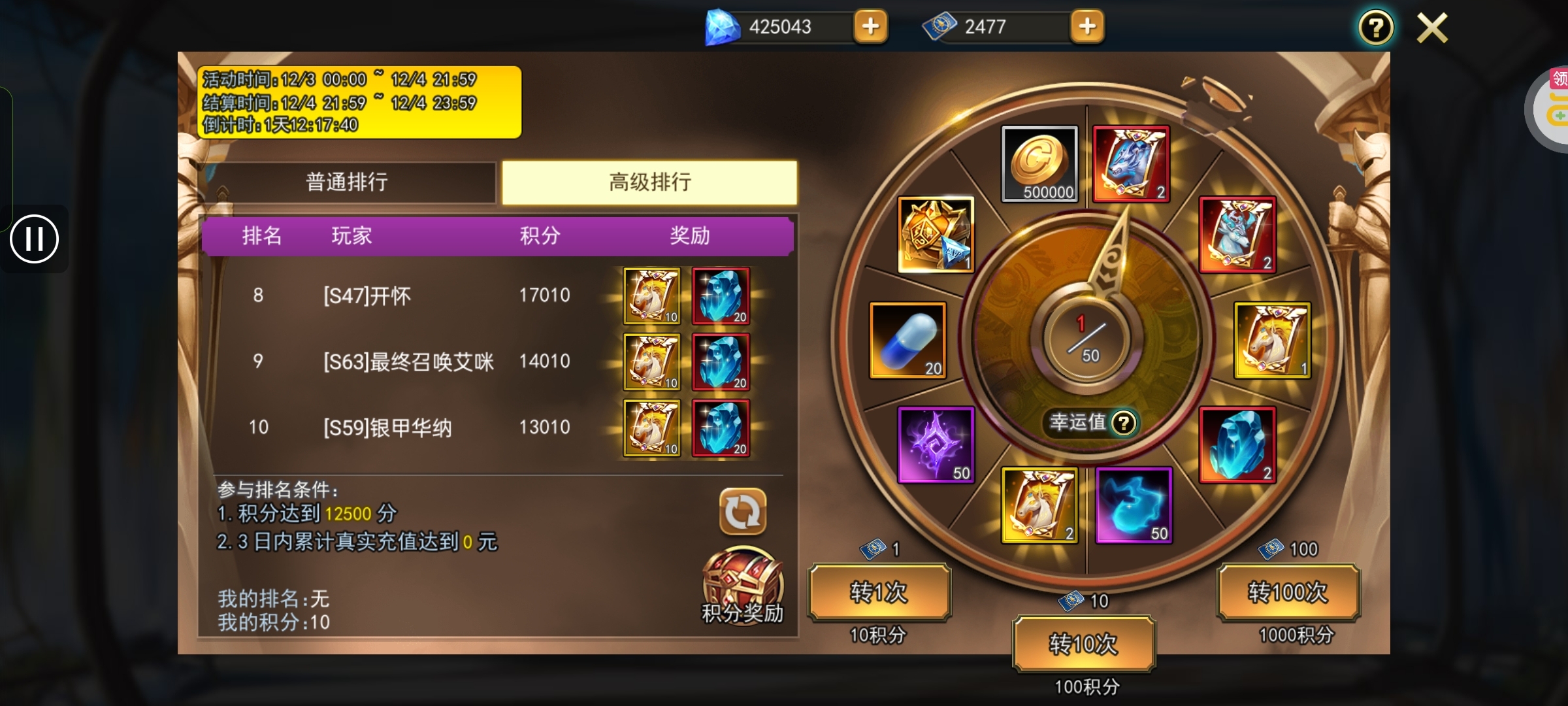Click the 领 tab on the right screen edge
Image resolution: width=1568 pixels, height=706 pixels.
coord(1561,78)
